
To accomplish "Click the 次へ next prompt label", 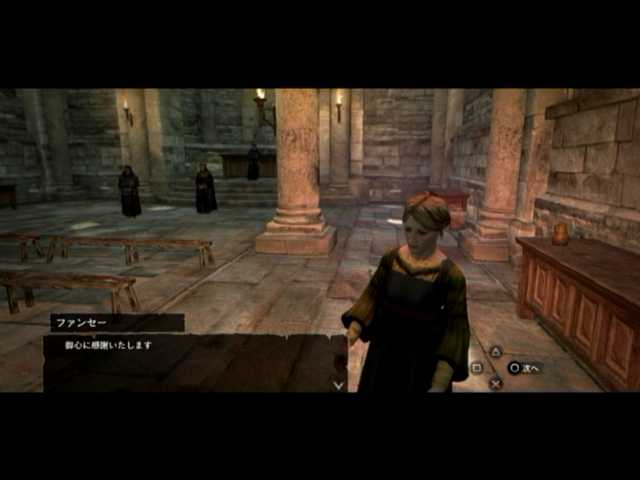I will pyautogui.click(x=530, y=368).
